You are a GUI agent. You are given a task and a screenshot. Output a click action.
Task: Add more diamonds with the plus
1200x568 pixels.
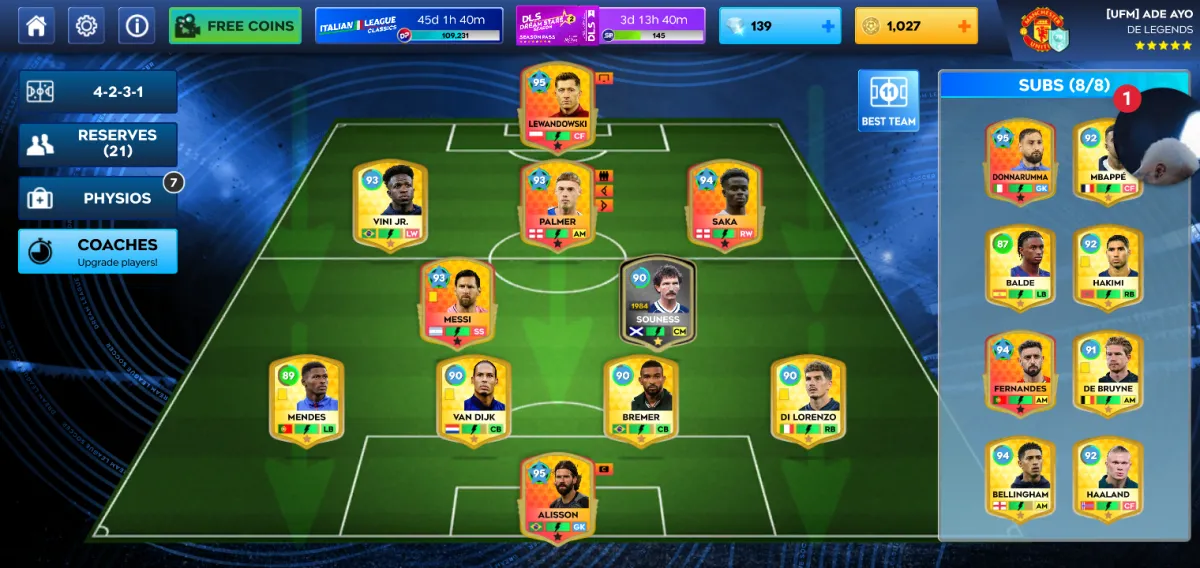[x=828, y=26]
